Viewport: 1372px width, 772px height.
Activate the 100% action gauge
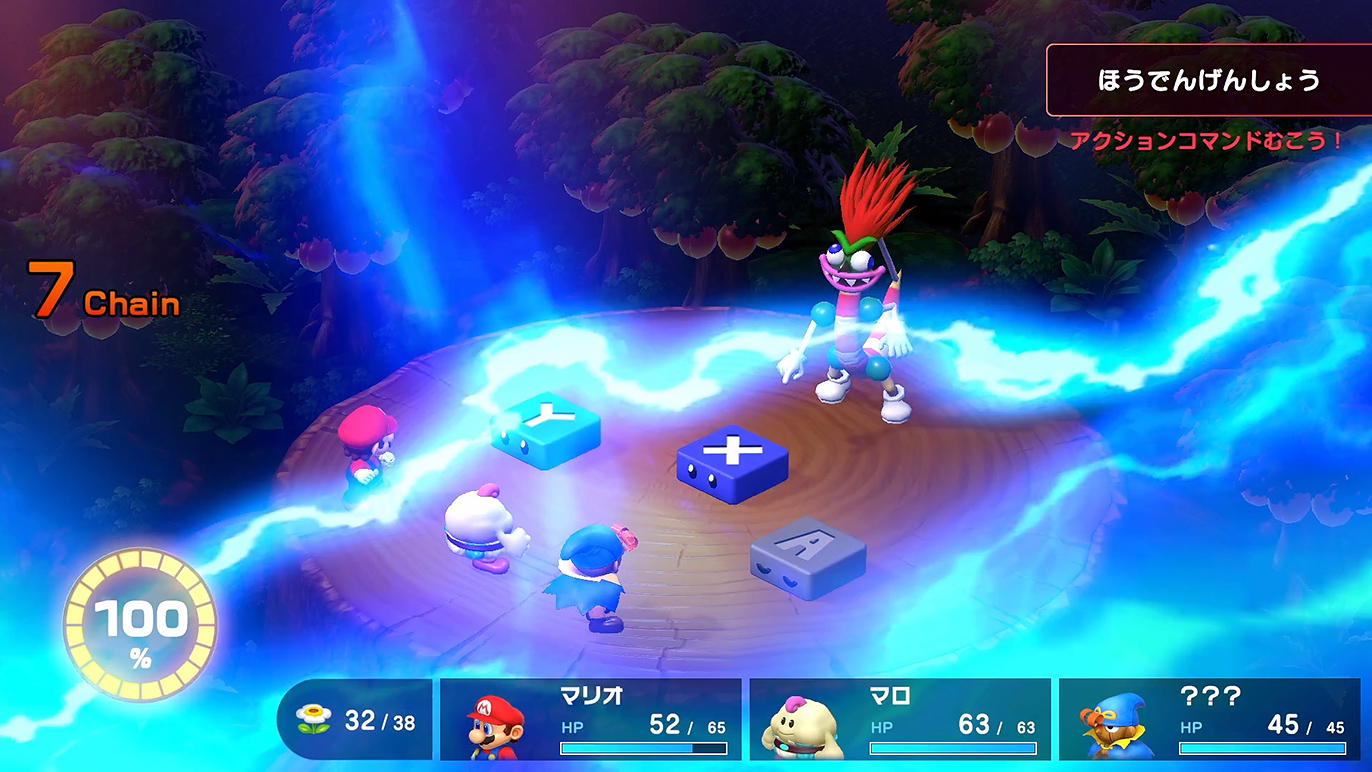[140, 625]
